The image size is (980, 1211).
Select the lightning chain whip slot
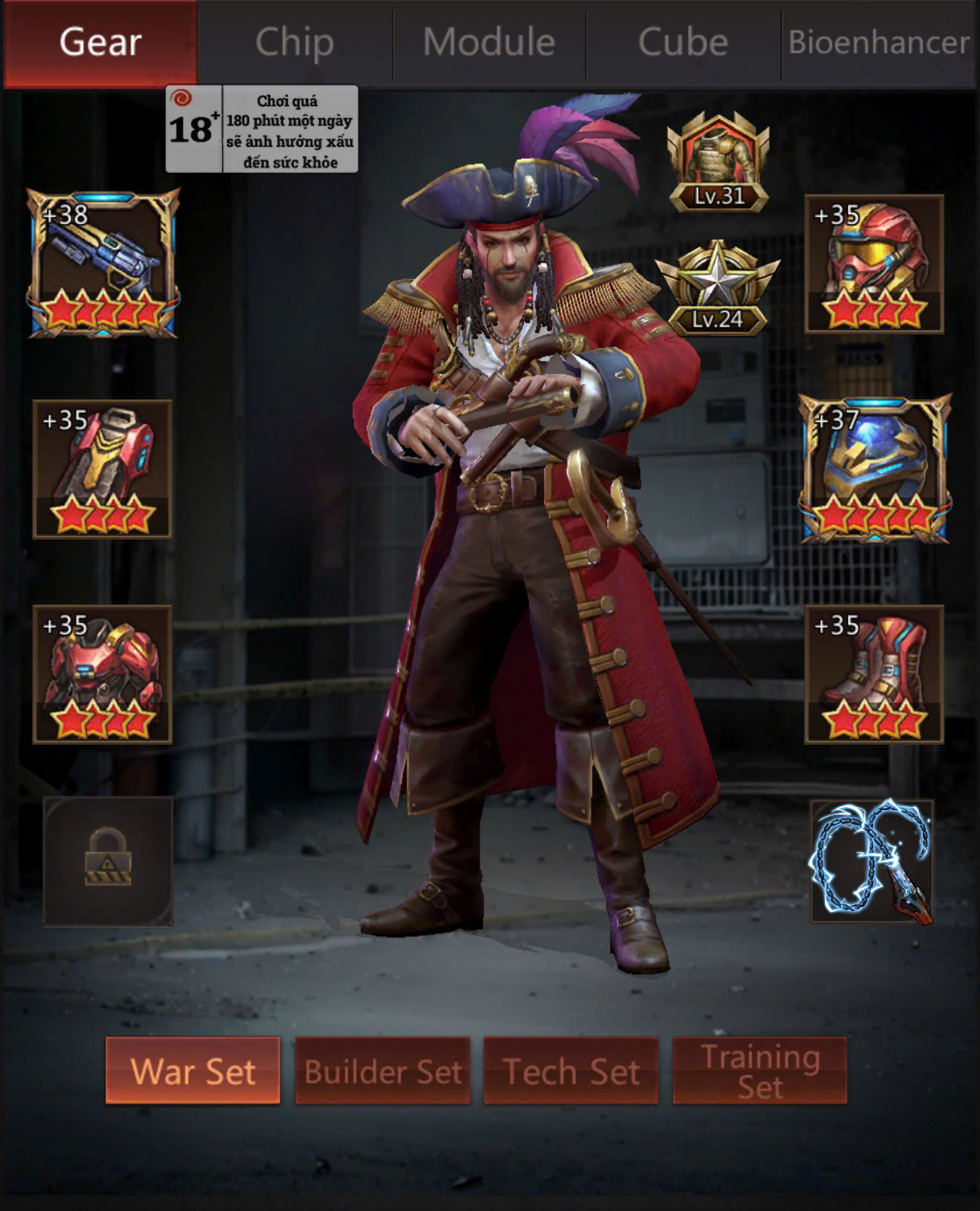point(872,861)
